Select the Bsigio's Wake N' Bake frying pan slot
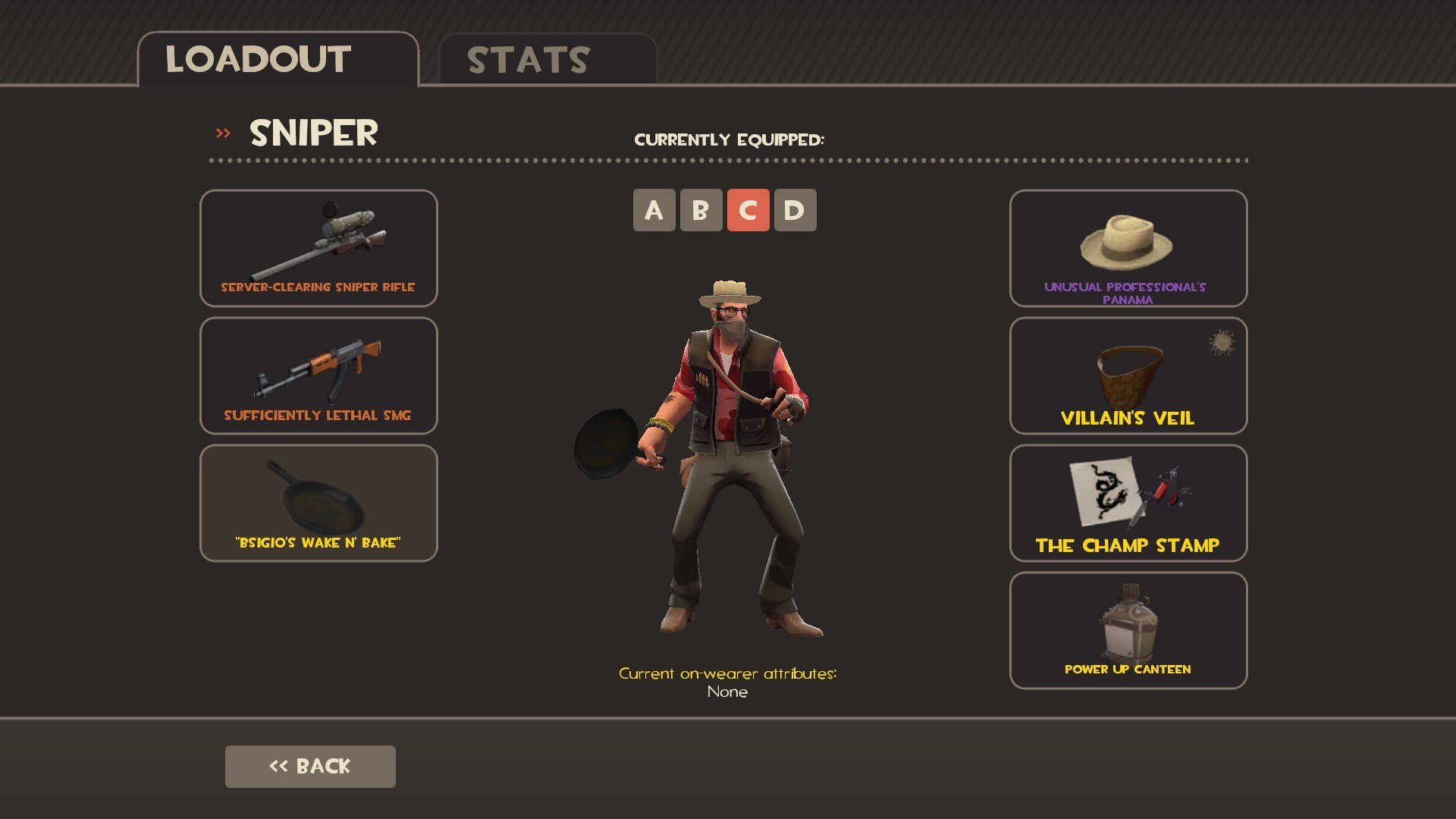The width and height of the screenshot is (1456, 819). pos(318,503)
